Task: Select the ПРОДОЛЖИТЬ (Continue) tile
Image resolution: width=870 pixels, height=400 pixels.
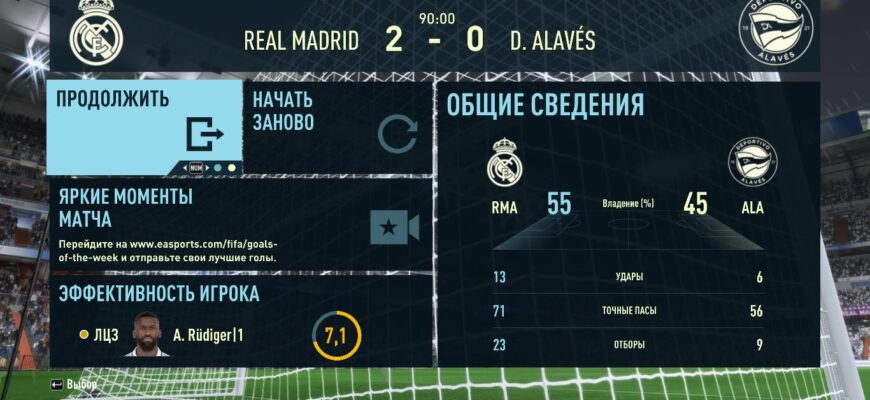Action: [x=145, y=126]
